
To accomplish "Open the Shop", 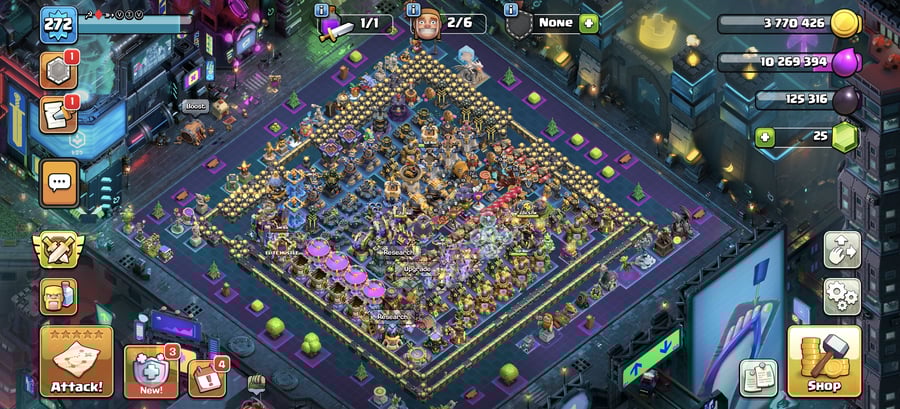I will point(824,361).
